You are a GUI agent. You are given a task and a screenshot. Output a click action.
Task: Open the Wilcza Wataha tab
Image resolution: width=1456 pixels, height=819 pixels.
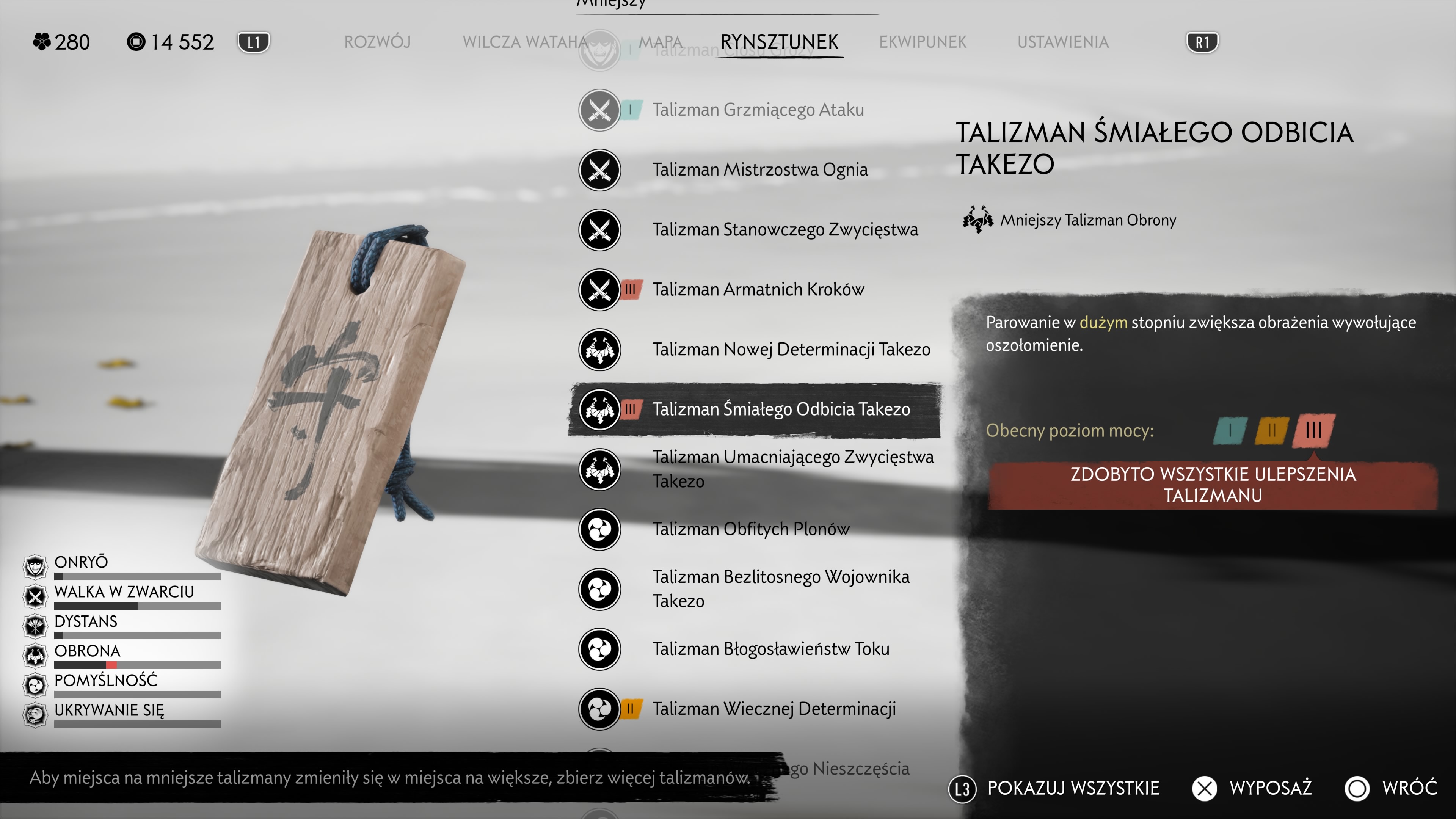click(524, 42)
